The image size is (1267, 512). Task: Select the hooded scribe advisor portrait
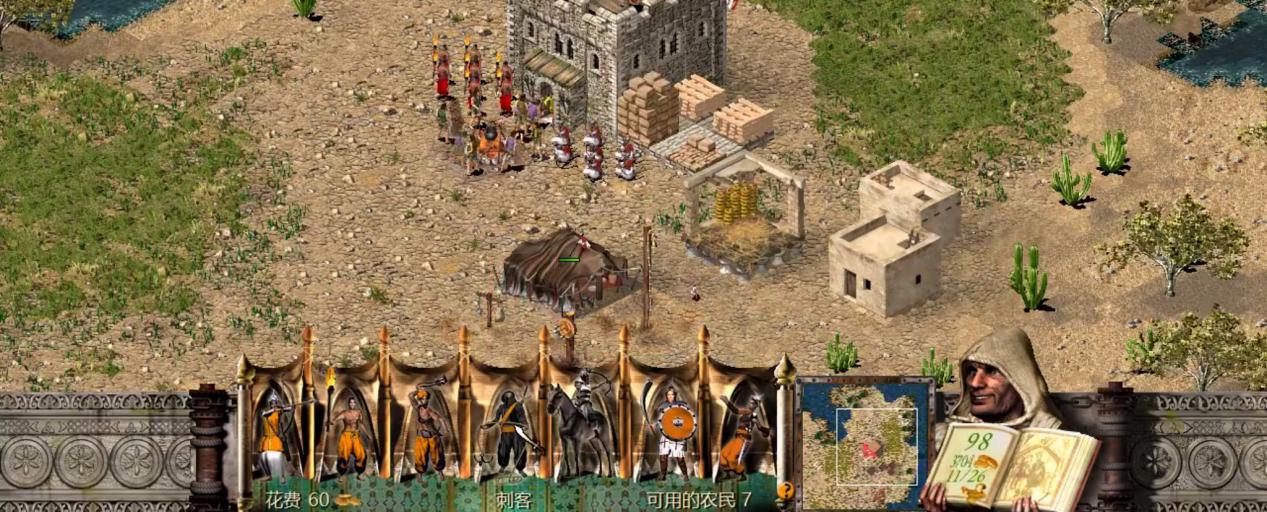point(1003,380)
